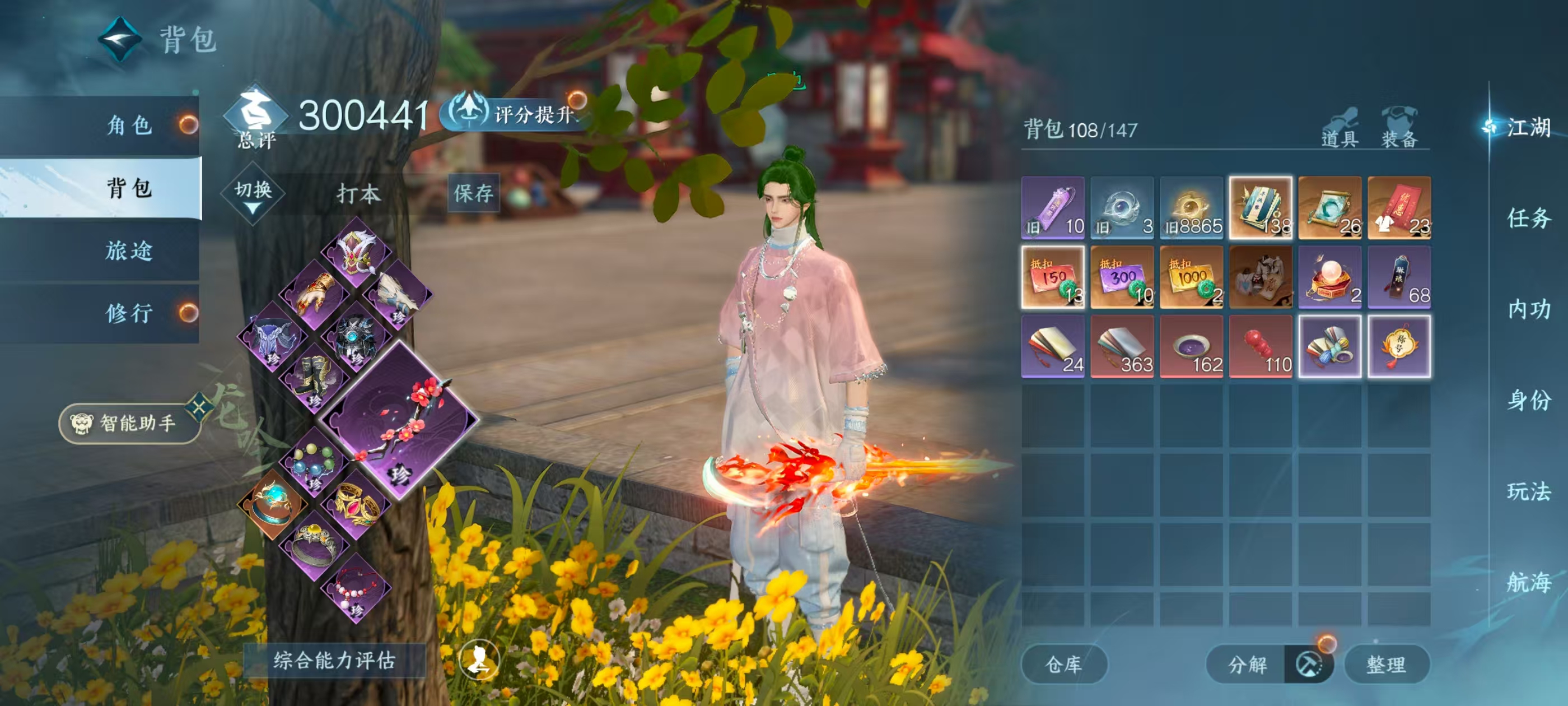Click the 评分提升 score boost button

click(x=516, y=113)
